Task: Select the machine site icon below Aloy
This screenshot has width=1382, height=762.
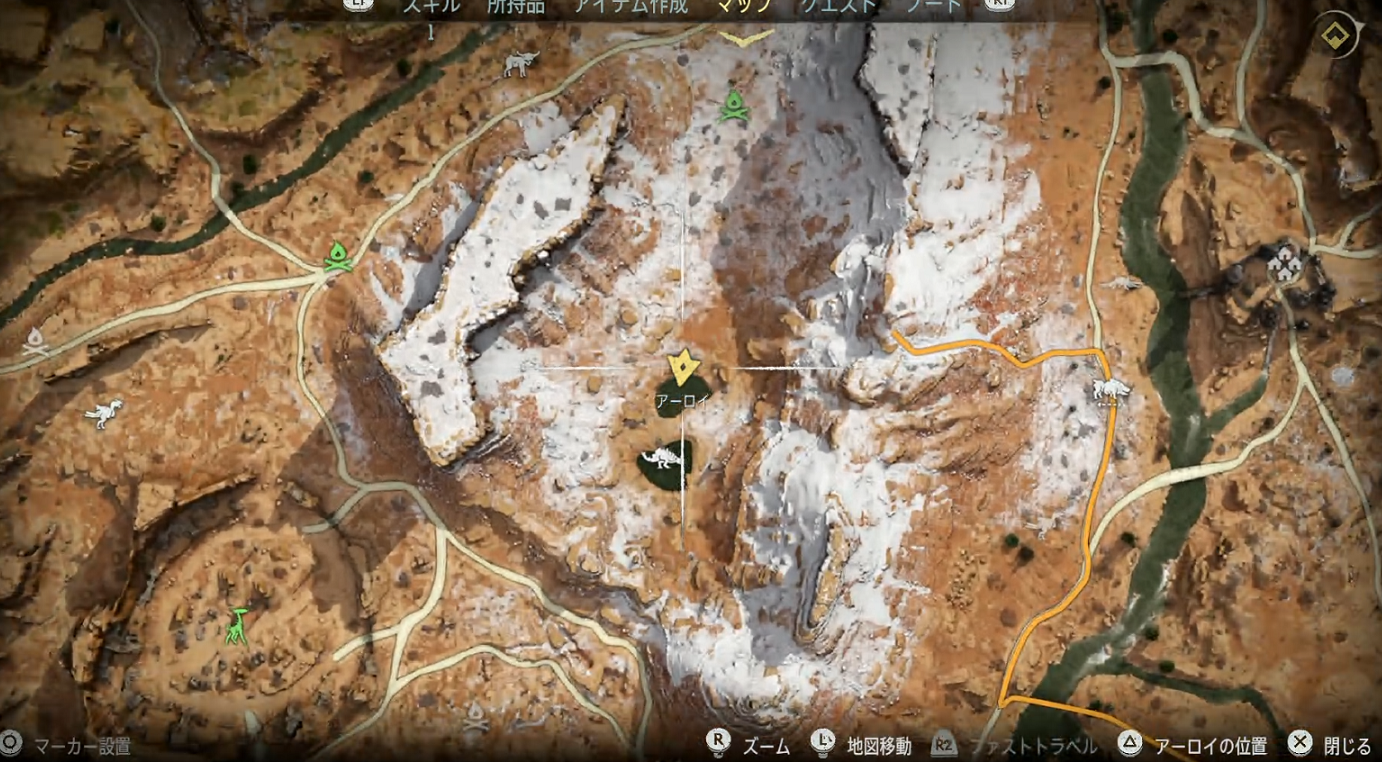Action: (662, 460)
